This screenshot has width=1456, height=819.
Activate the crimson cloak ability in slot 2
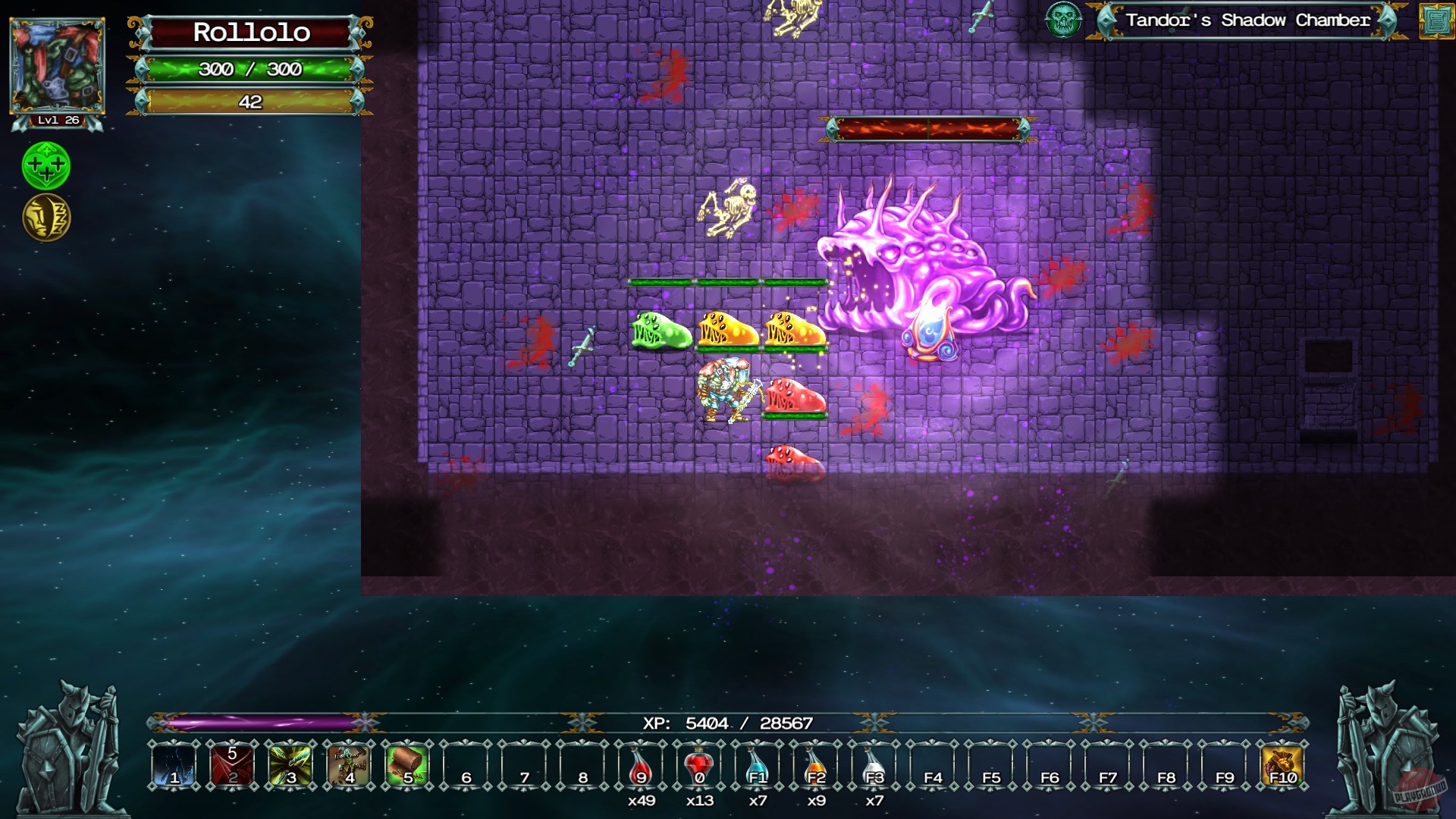231,768
